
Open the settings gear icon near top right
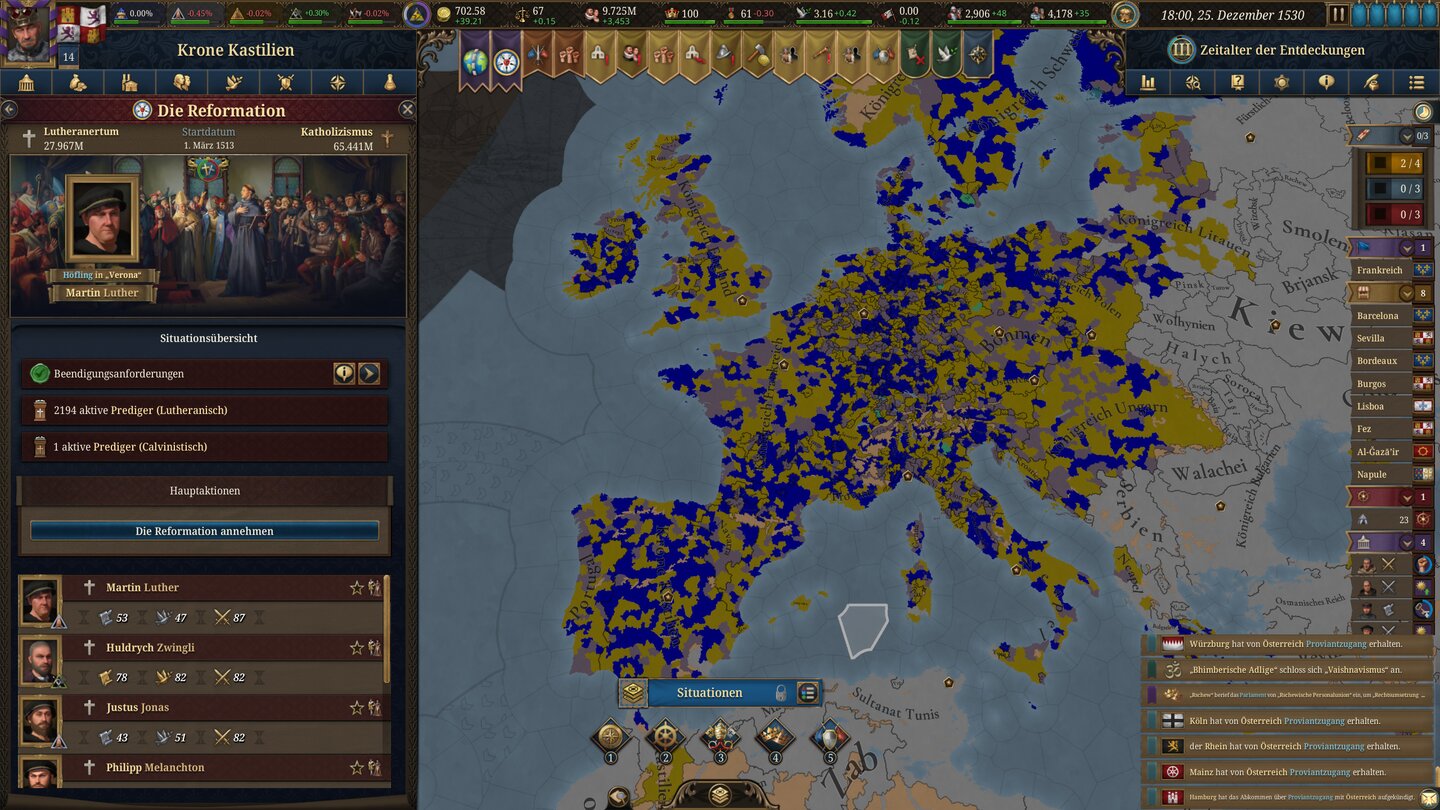pyautogui.click(x=1282, y=83)
